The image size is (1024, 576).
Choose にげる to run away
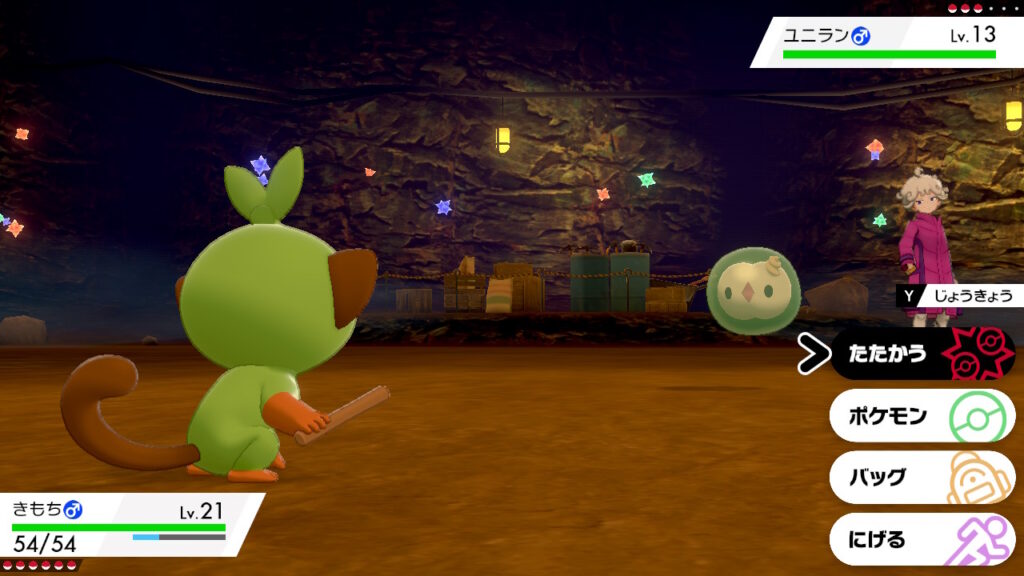click(920, 540)
